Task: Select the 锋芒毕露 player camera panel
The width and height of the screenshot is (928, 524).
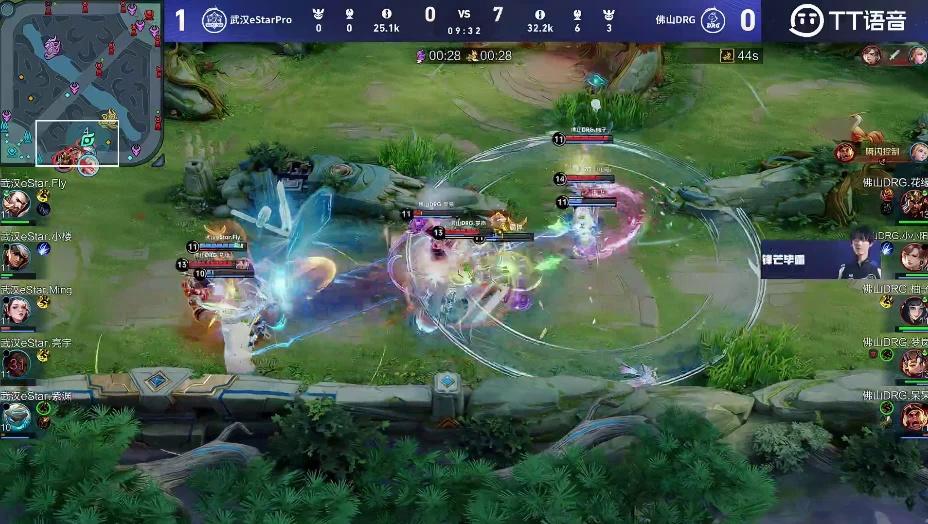Action: 821,259
